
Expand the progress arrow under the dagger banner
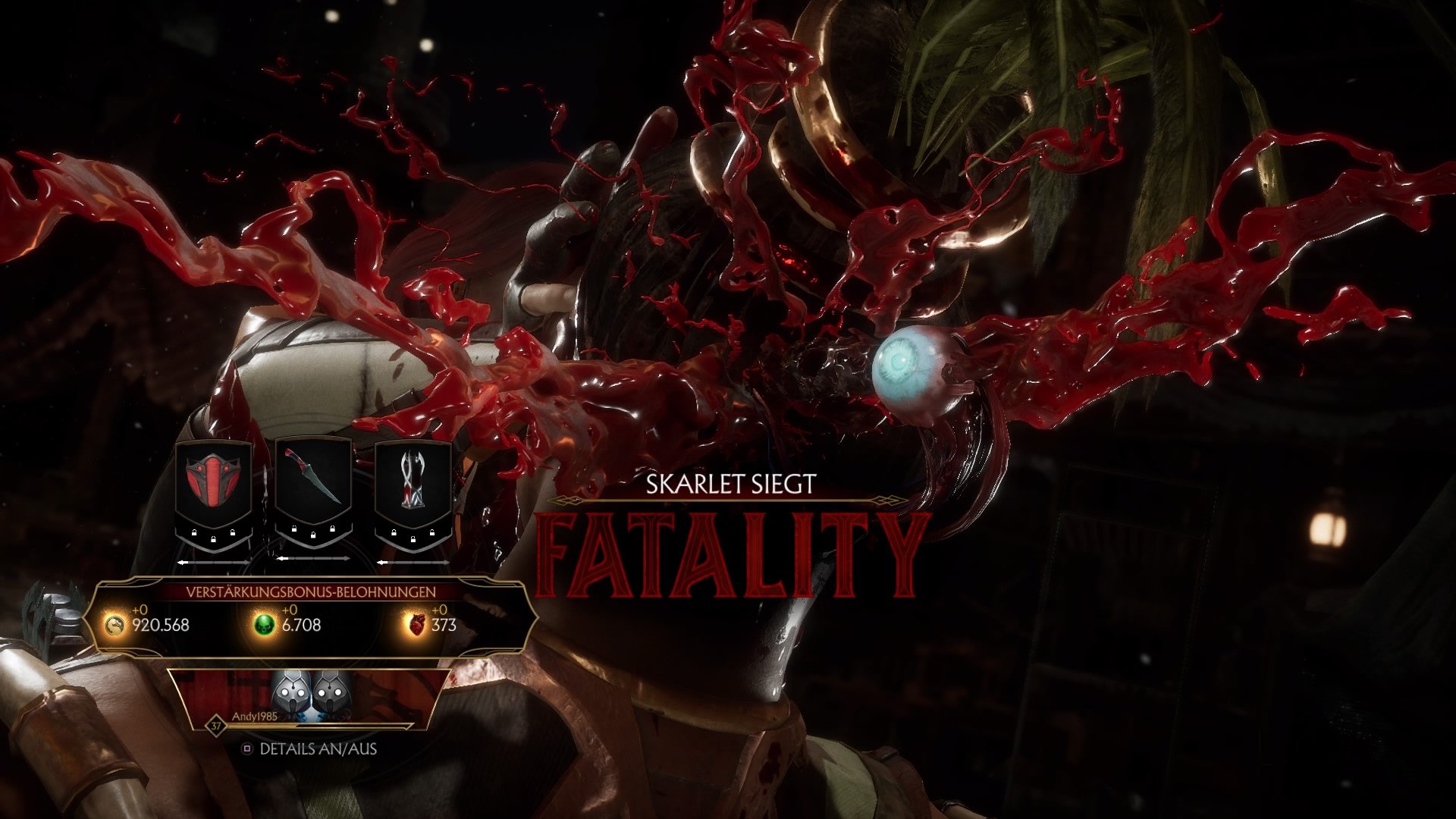[313, 557]
